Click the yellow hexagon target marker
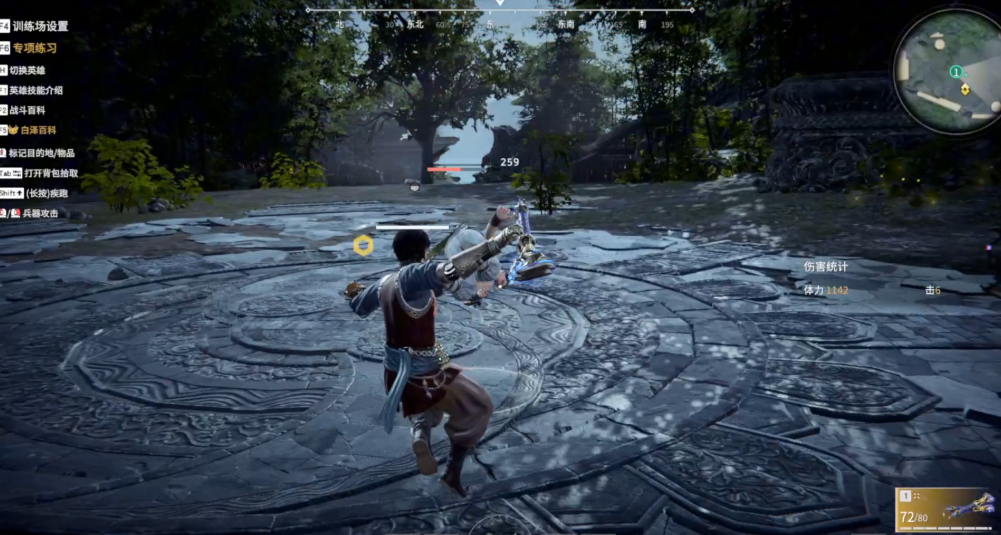 (363, 244)
